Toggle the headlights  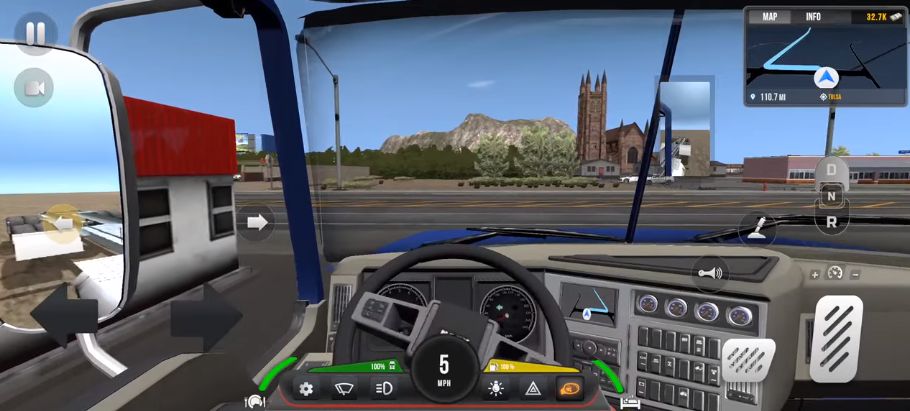pyautogui.click(x=382, y=389)
